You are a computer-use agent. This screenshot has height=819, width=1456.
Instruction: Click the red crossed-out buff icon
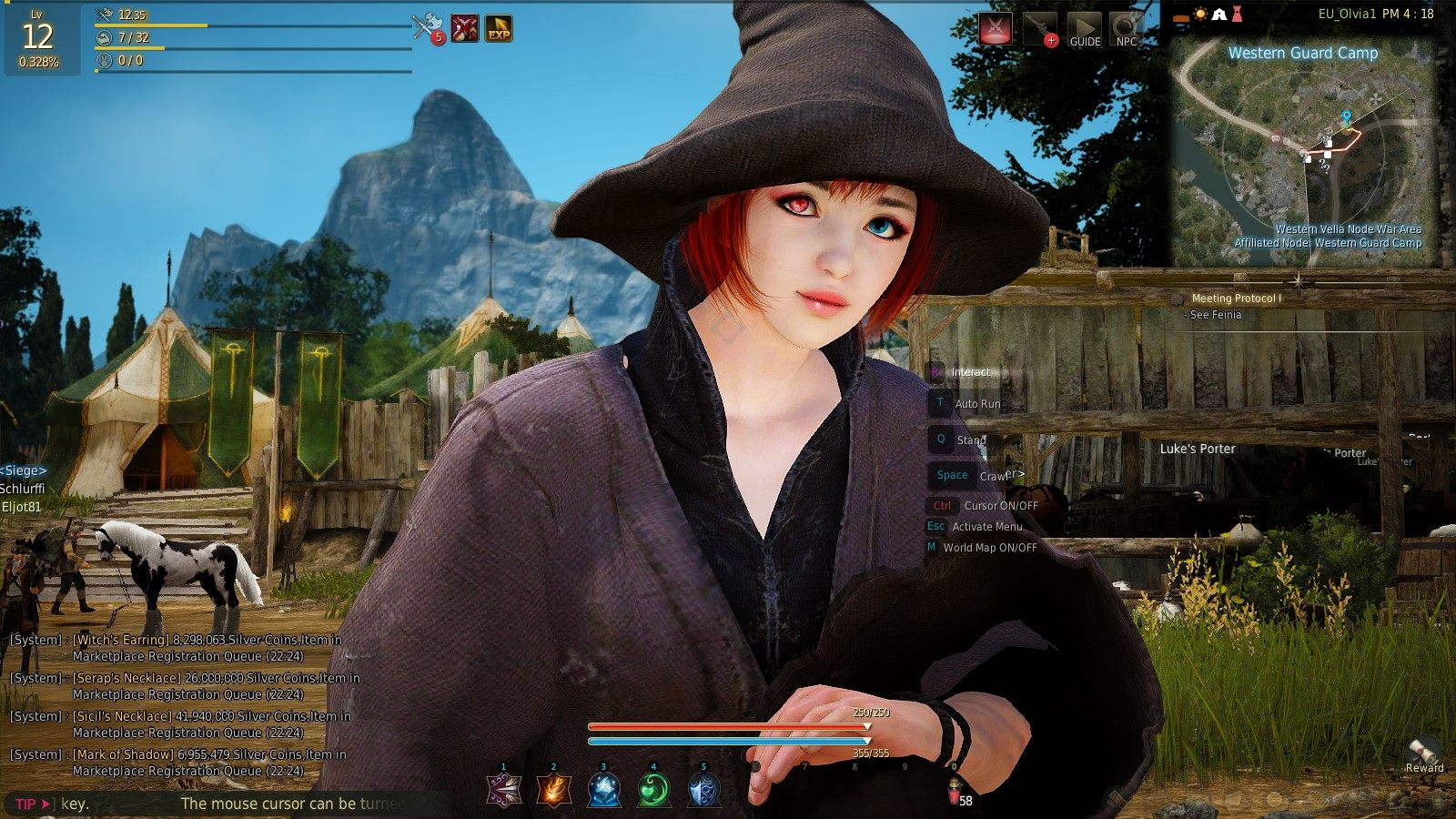[x=465, y=28]
